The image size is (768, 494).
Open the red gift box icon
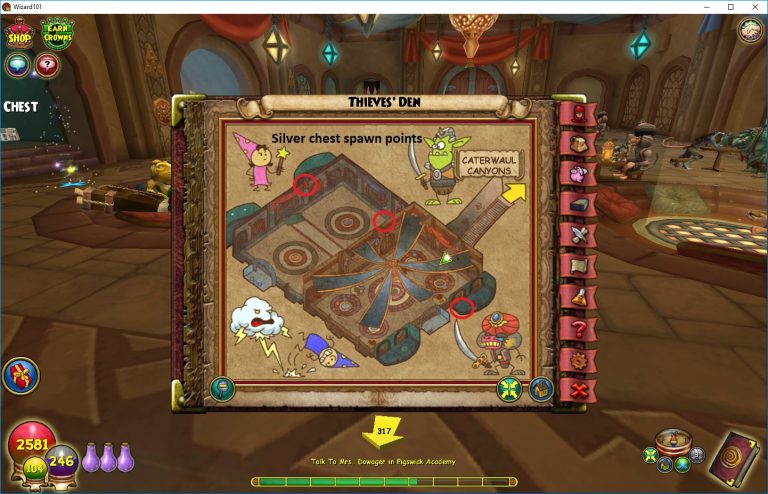coord(20,376)
